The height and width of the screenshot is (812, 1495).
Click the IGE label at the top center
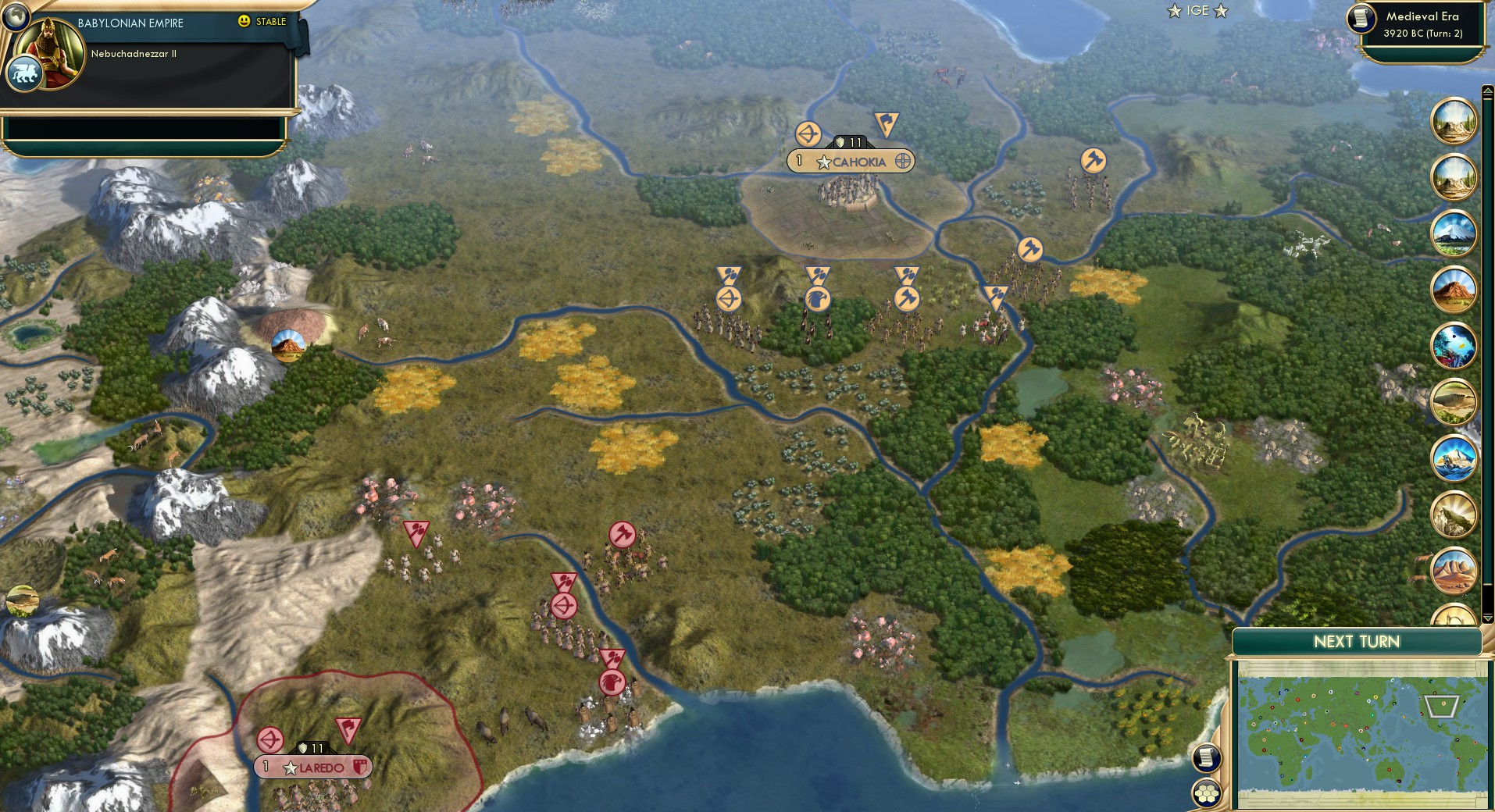(1197, 11)
